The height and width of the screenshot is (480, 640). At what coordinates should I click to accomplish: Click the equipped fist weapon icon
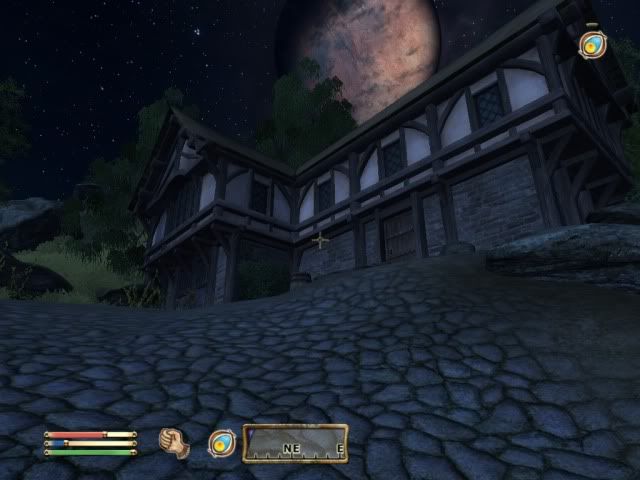[x=175, y=442]
